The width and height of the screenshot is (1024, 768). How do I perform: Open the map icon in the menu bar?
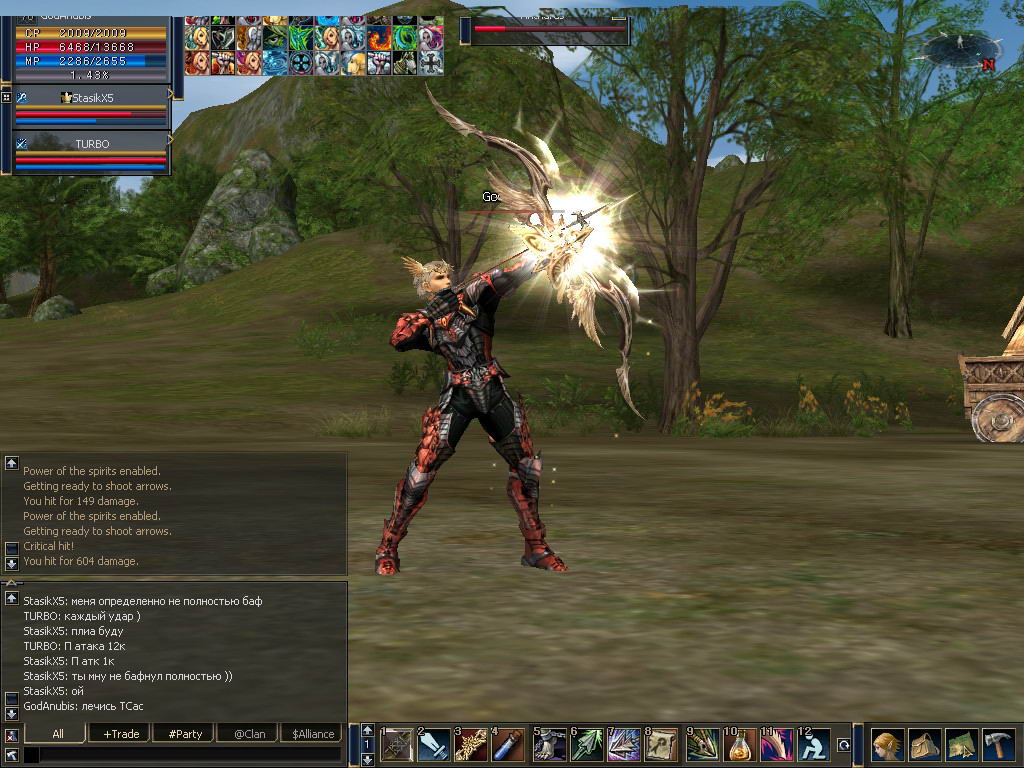pyautogui.click(x=961, y=745)
